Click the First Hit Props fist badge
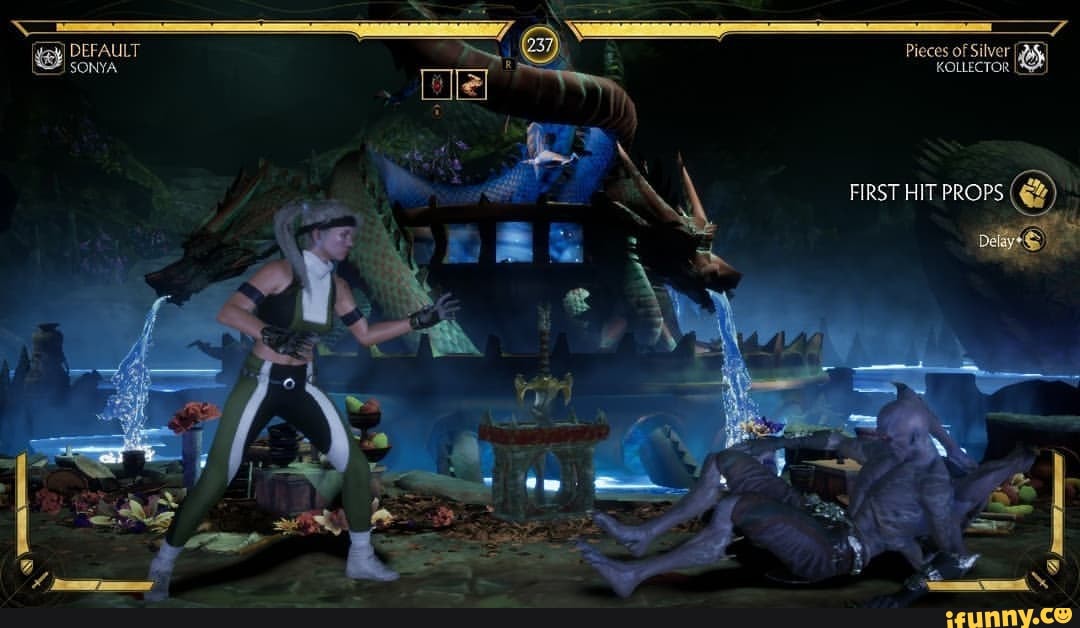This screenshot has width=1080, height=628. (1033, 193)
